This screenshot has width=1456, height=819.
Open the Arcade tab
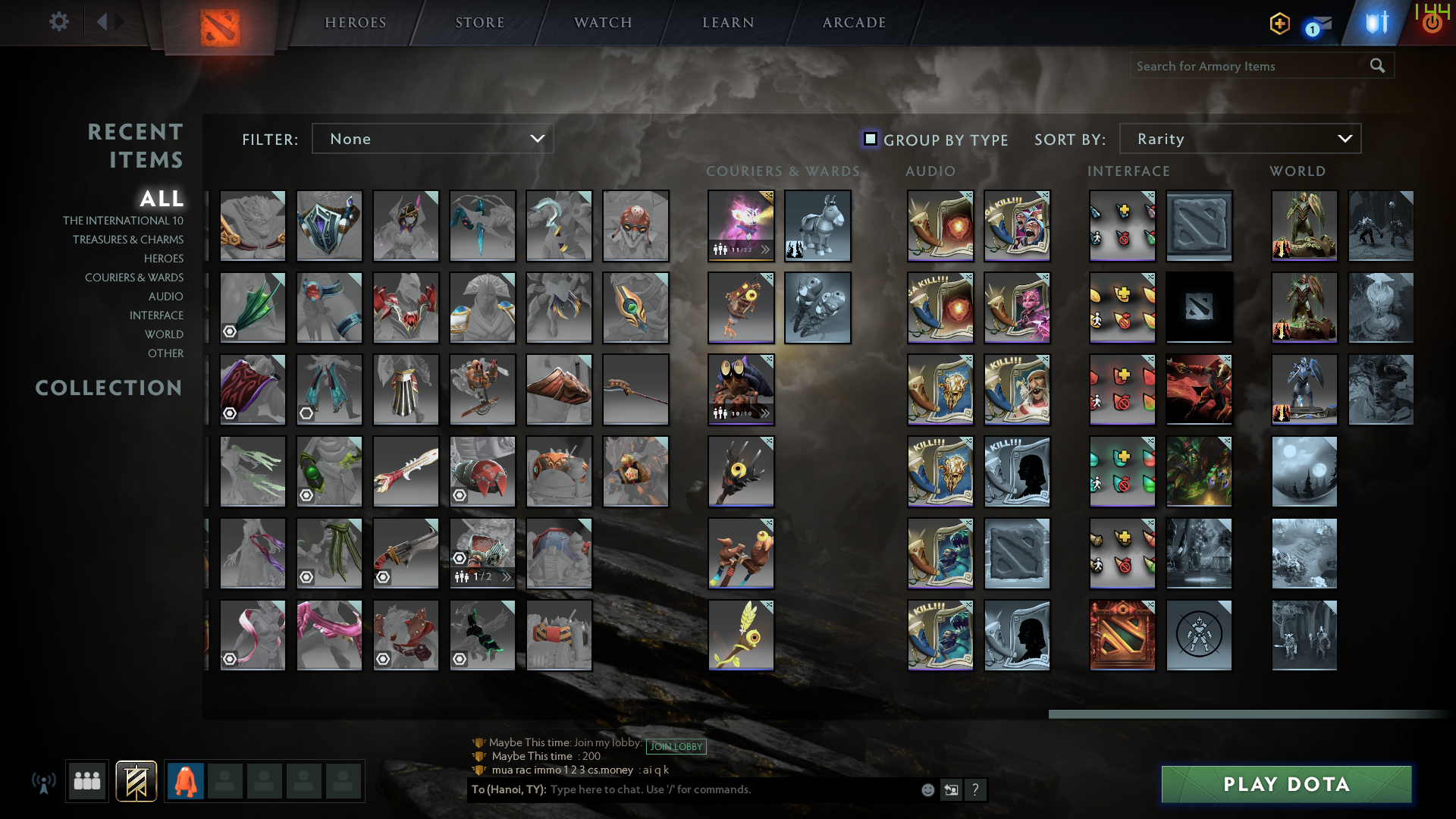click(852, 22)
